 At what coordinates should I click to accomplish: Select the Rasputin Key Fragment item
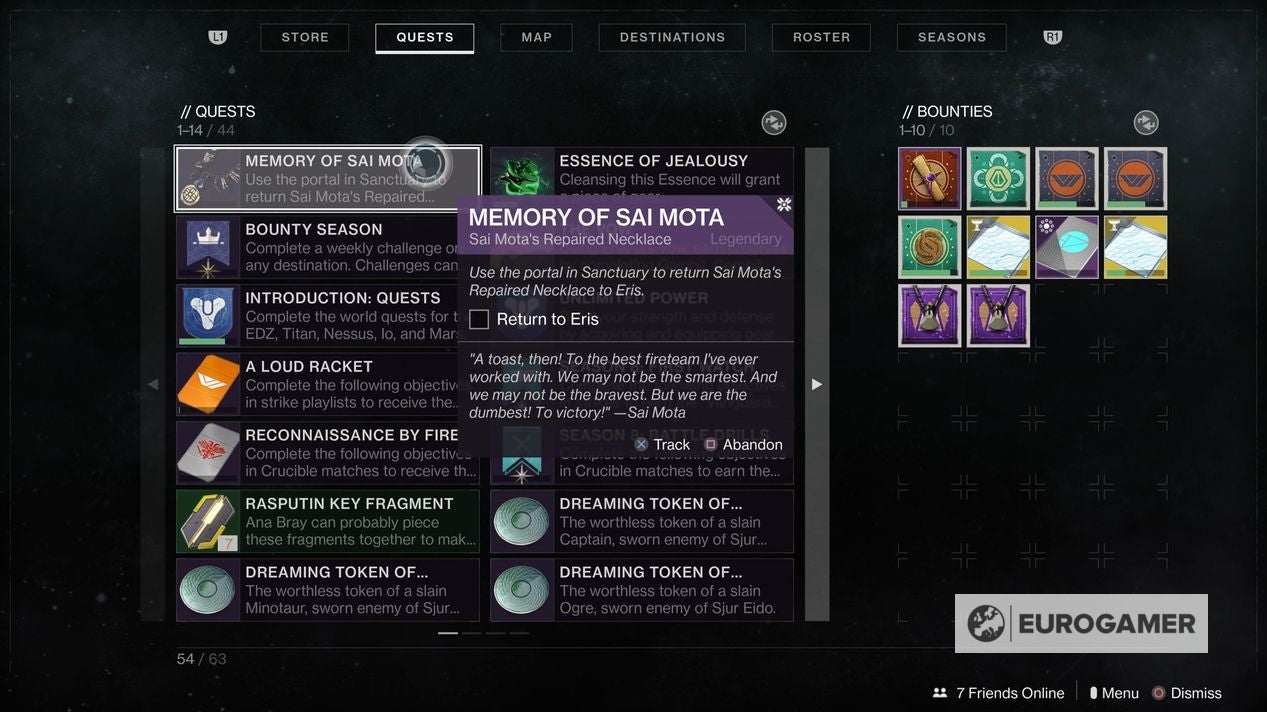coord(327,521)
